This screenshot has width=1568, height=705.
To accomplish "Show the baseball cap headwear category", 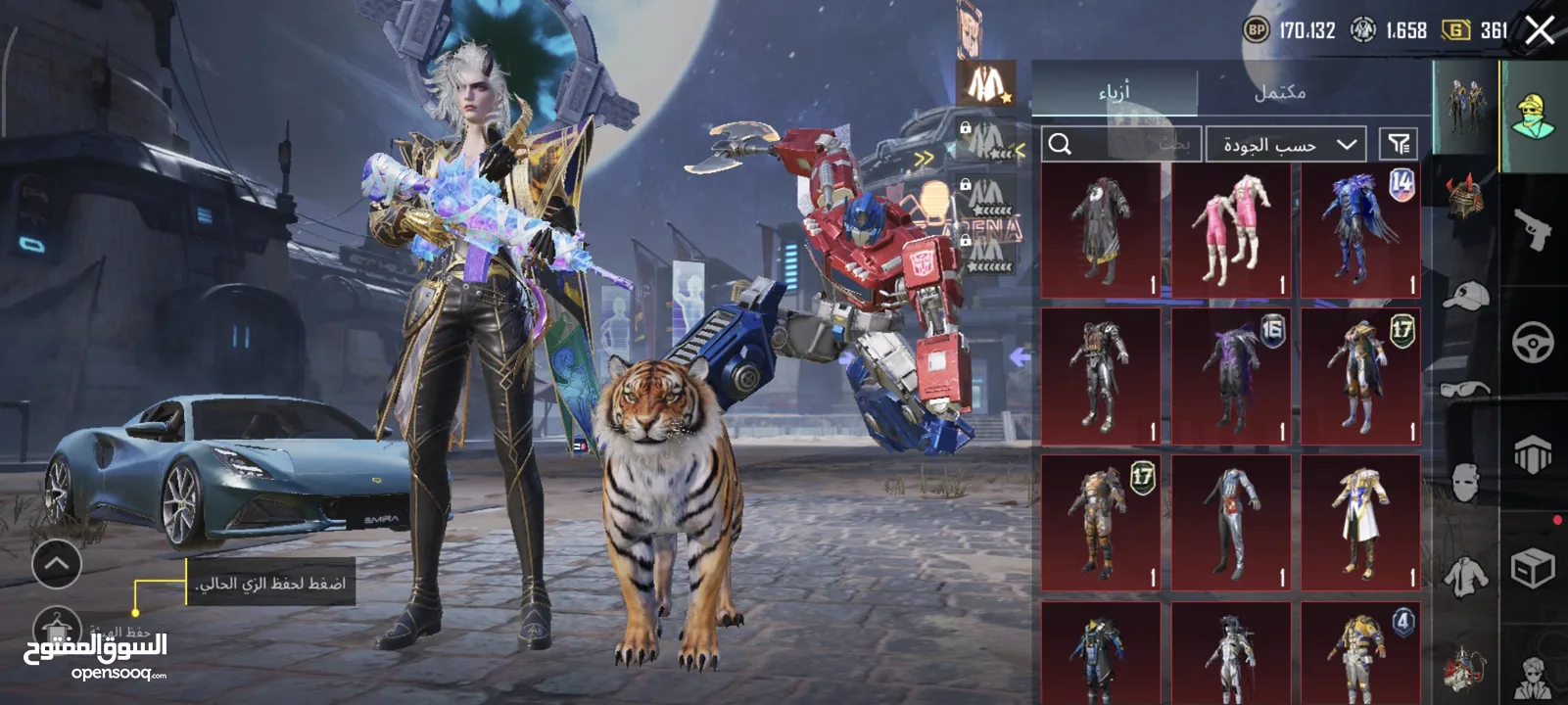I will (x=1466, y=294).
